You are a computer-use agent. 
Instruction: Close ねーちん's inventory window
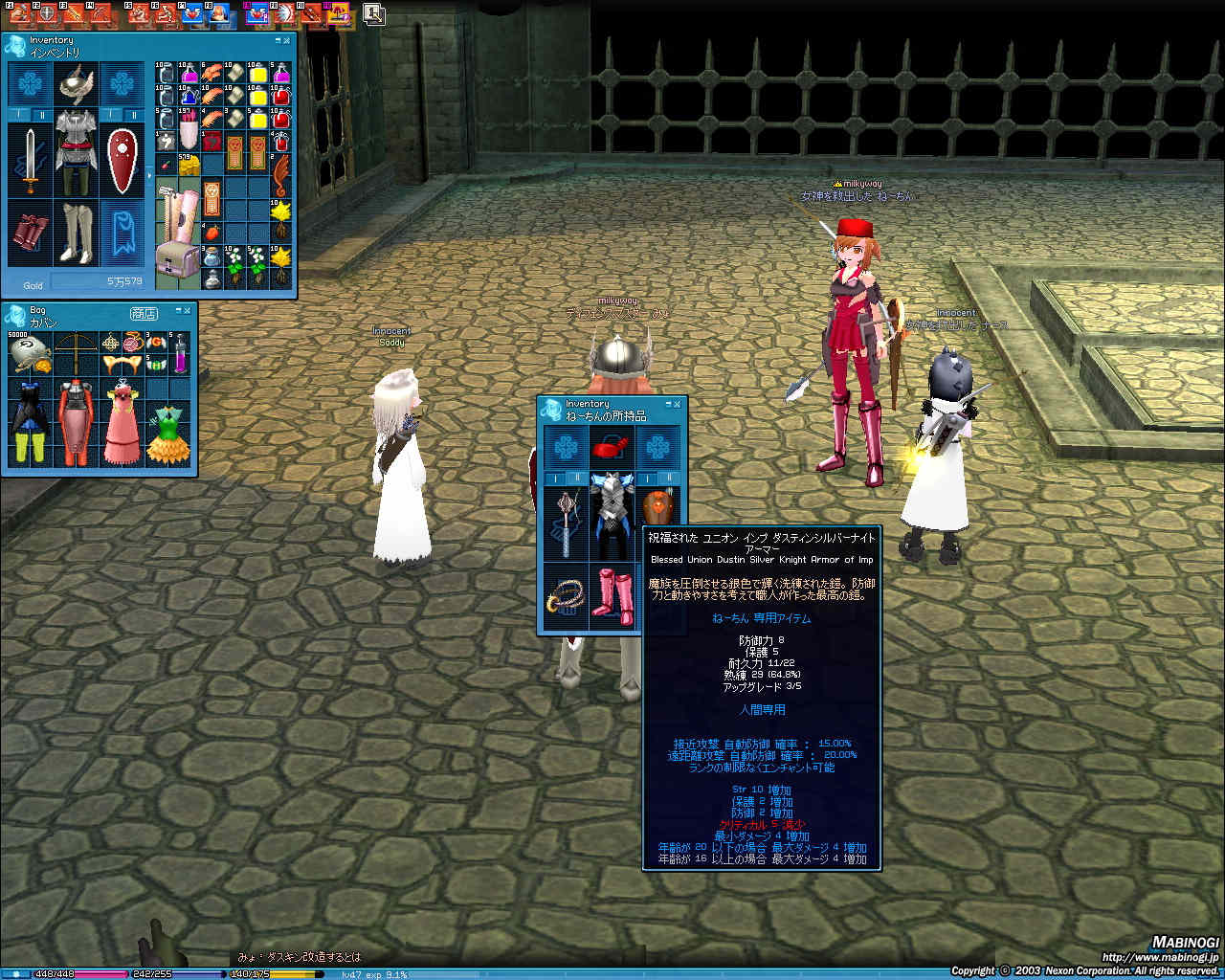click(678, 405)
